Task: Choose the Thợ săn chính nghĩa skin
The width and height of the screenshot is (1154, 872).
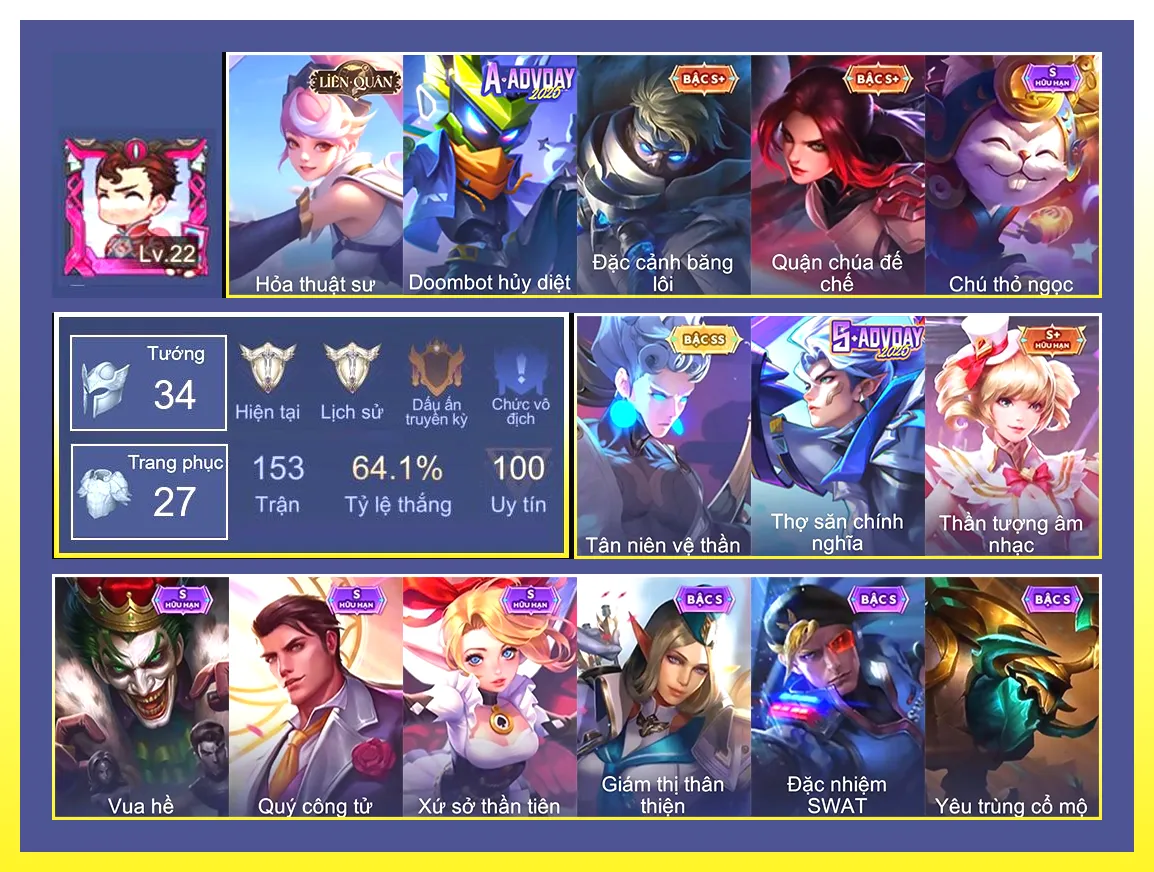Action: (838, 436)
